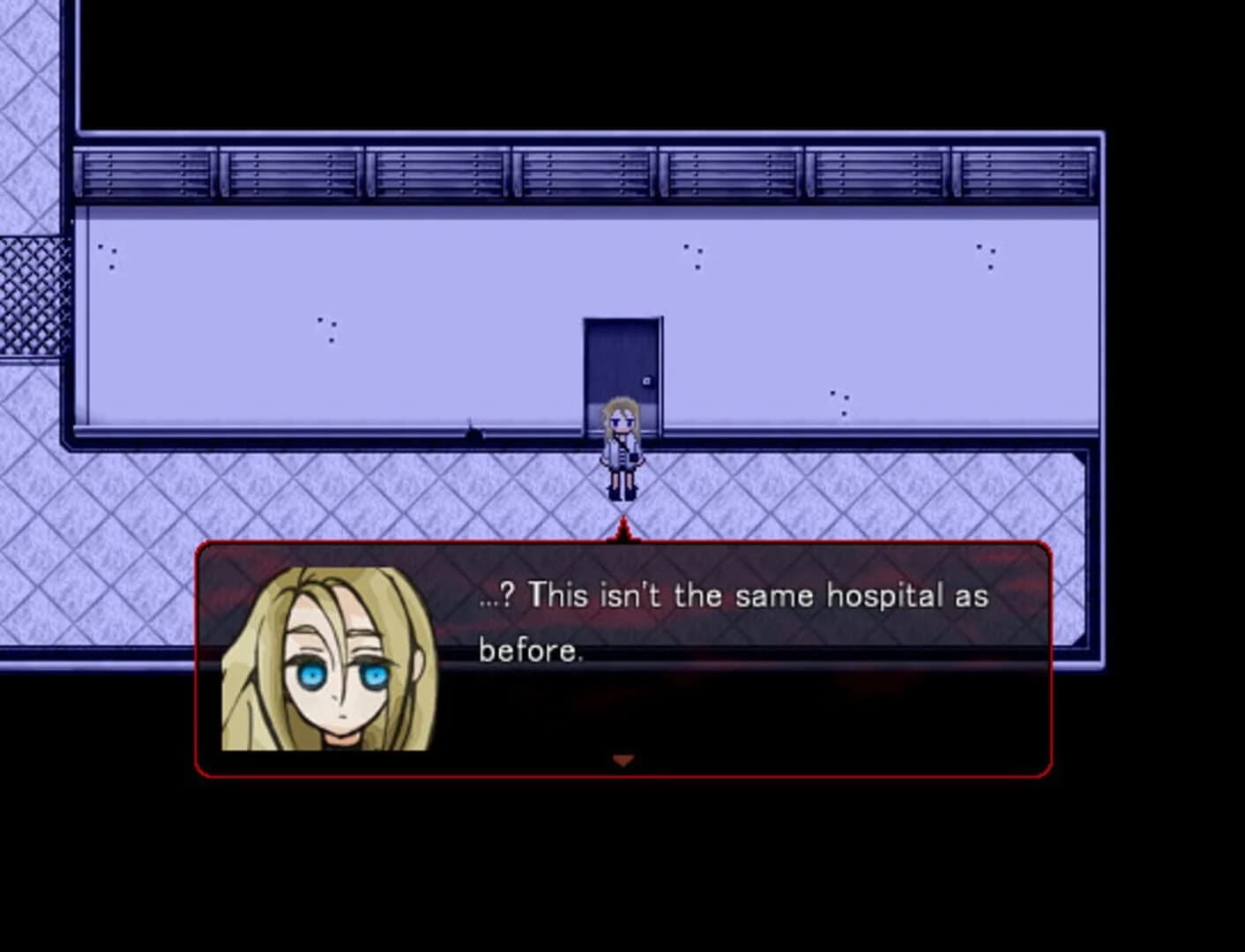Click the red continue arrow in the dialogue box
1245x952 pixels.
[625, 759]
